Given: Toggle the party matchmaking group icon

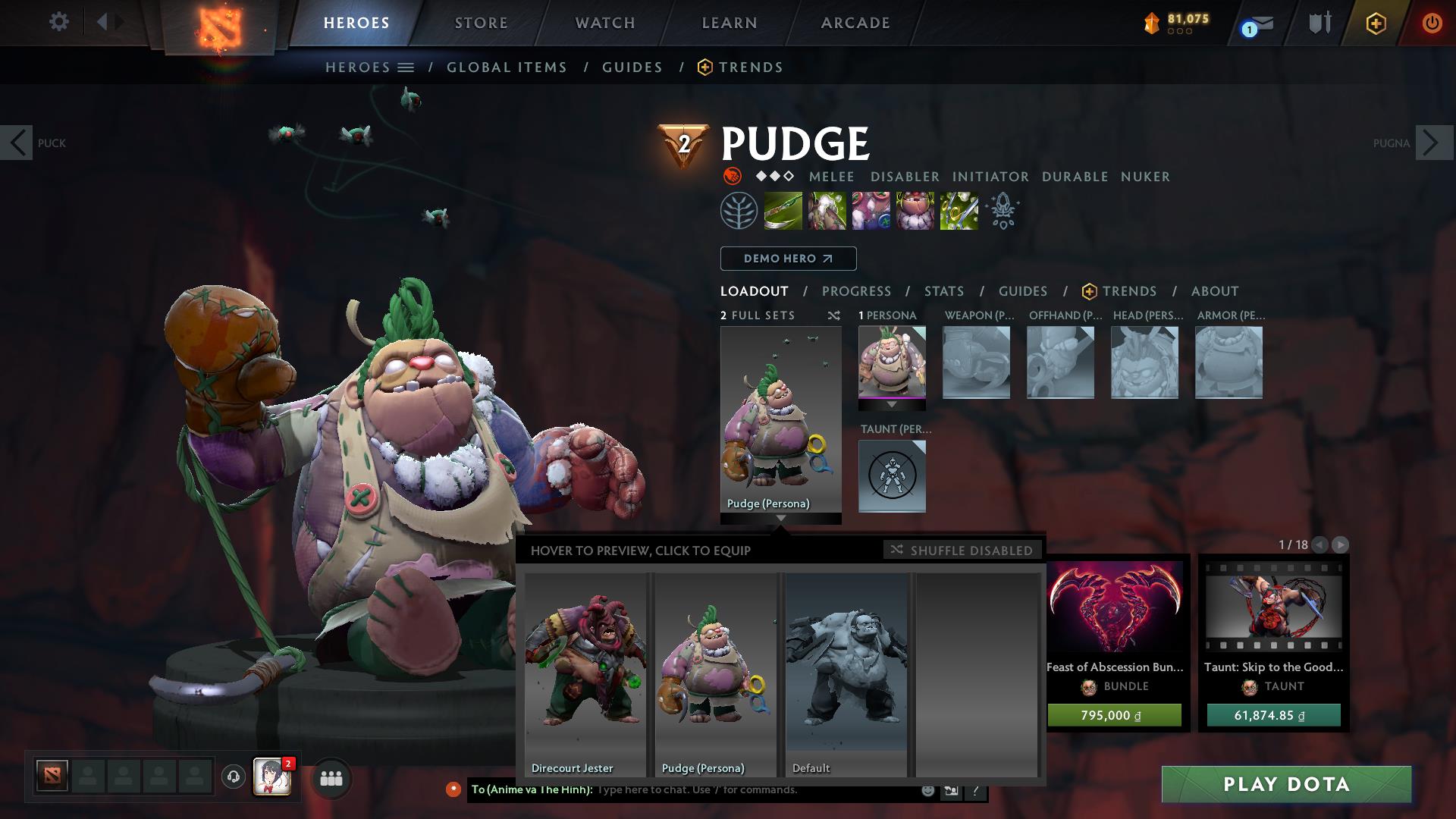Looking at the screenshot, I should tap(331, 777).
